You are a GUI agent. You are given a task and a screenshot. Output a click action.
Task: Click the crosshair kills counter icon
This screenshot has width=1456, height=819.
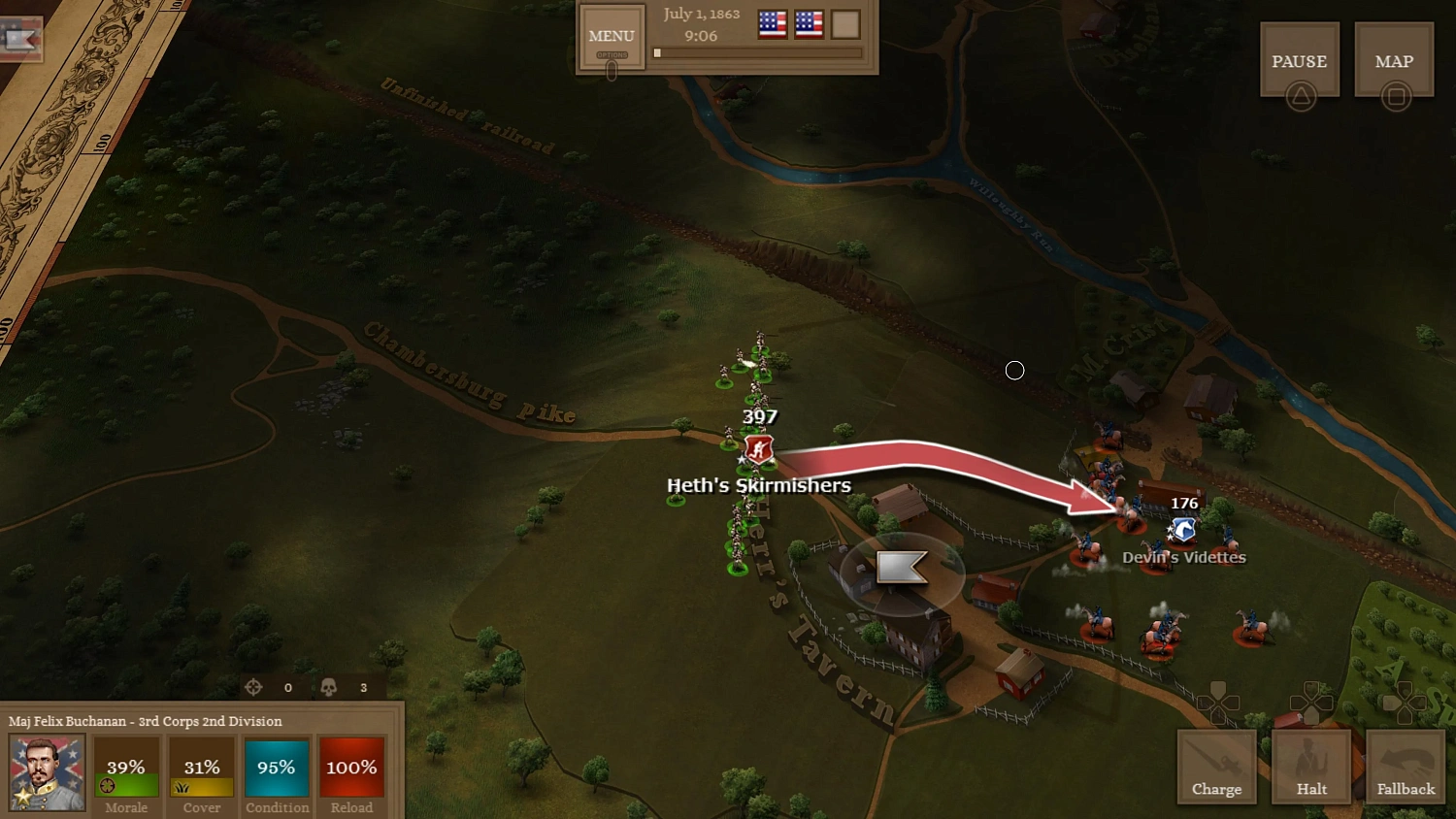(253, 687)
